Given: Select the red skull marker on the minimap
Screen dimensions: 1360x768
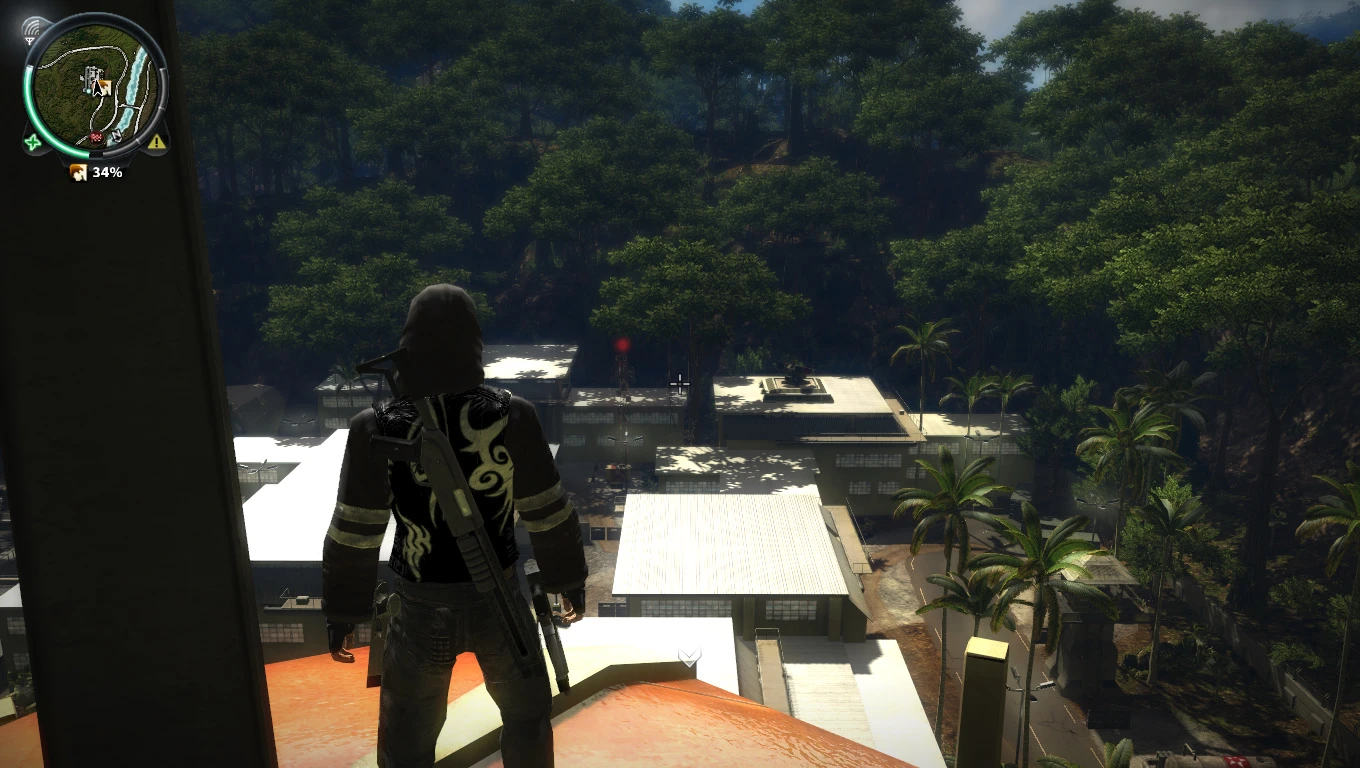Looking at the screenshot, I should click(x=96, y=138).
